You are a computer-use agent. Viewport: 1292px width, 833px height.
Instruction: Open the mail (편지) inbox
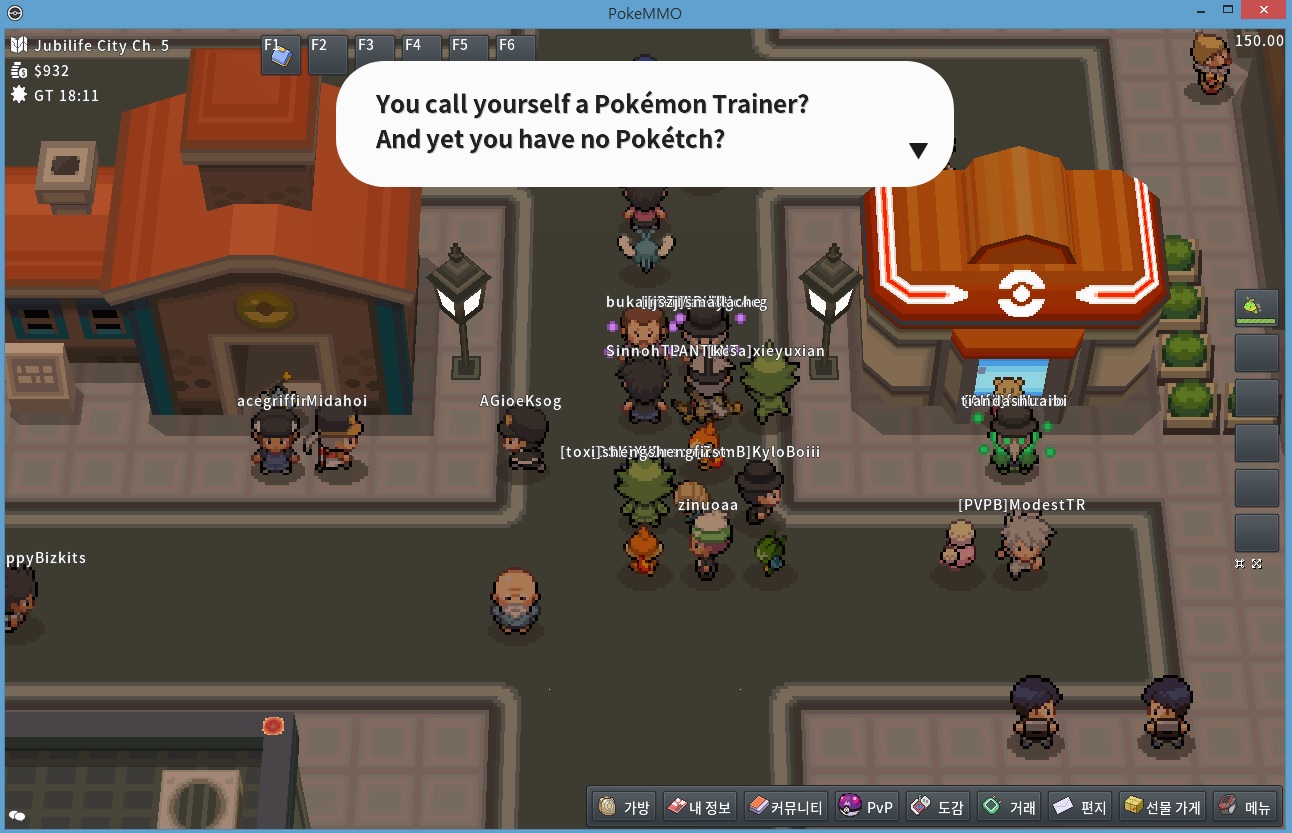[x=1081, y=806]
